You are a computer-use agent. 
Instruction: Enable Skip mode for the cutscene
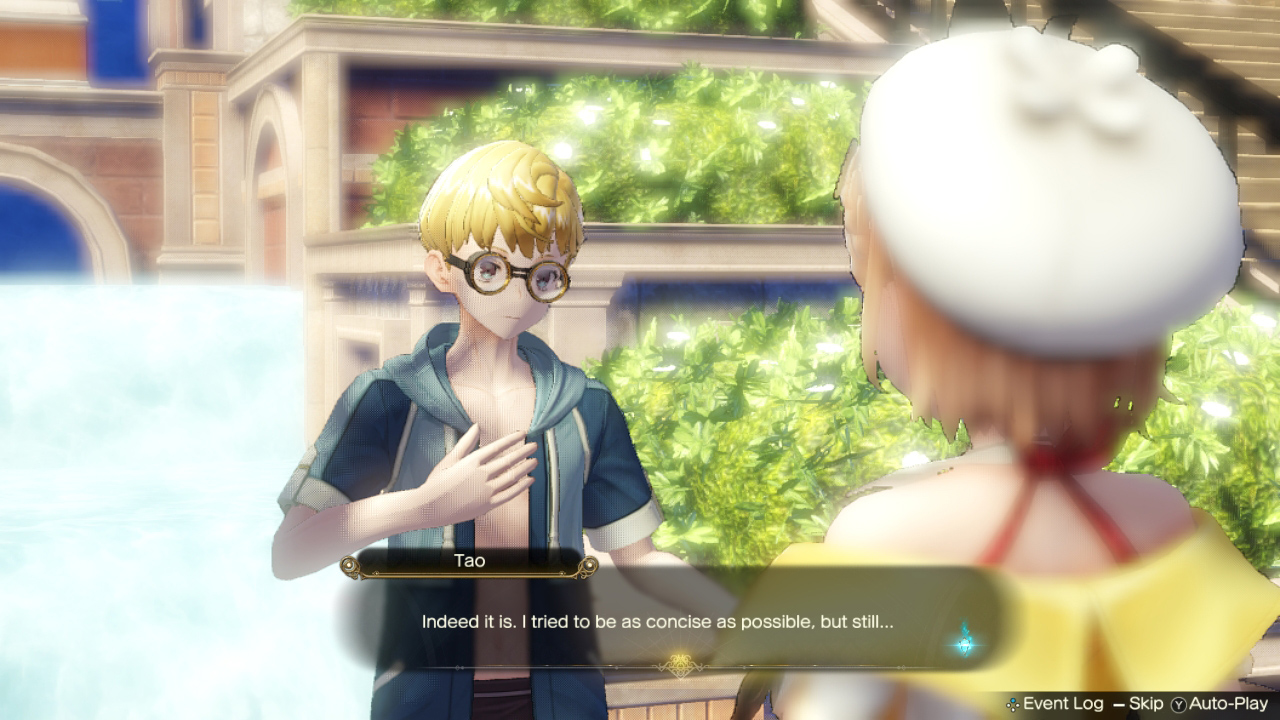pyautogui.click(x=1146, y=703)
